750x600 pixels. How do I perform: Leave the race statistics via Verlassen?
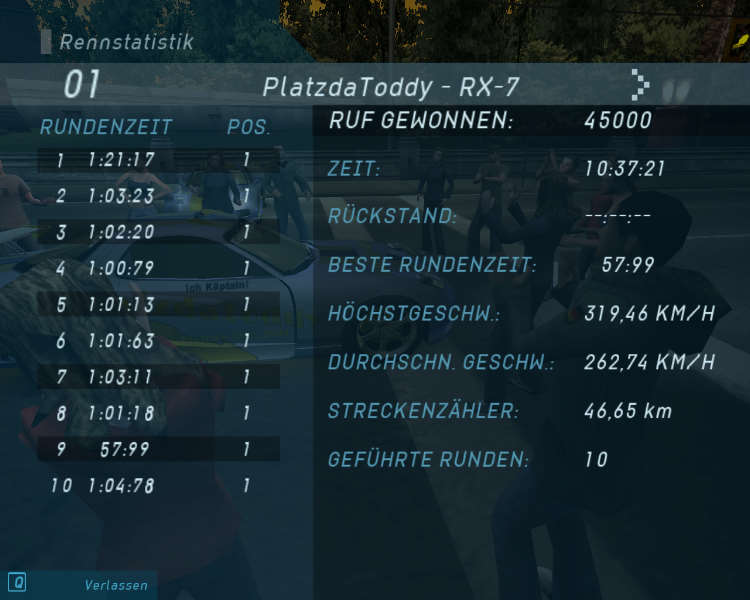coord(115,585)
